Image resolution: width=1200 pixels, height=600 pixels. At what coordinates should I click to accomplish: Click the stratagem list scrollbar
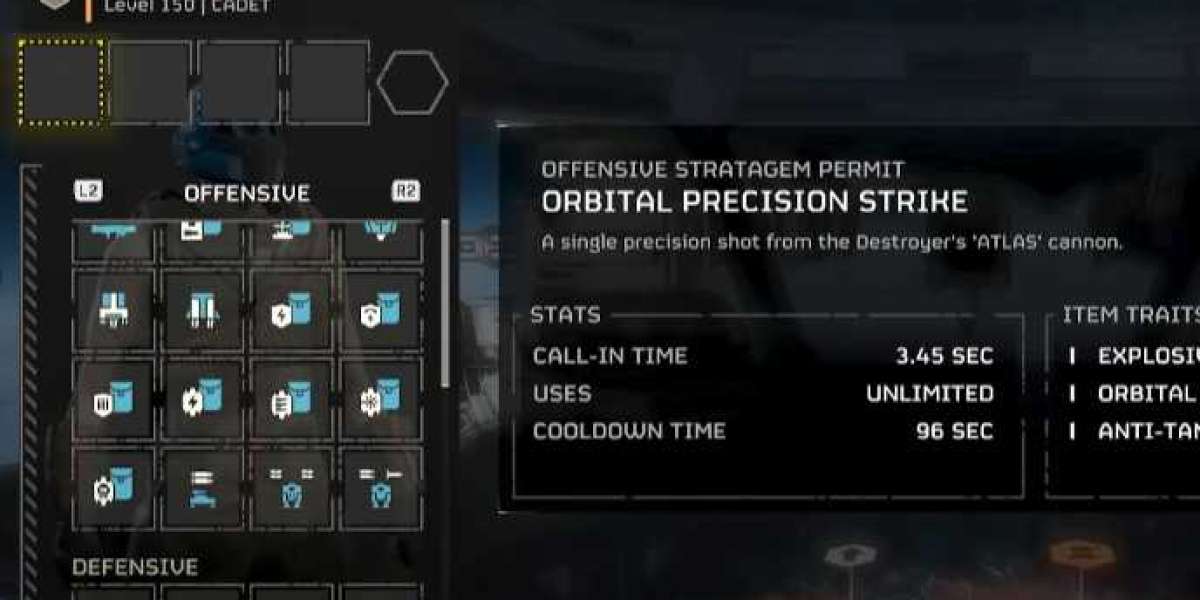tap(445, 300)
